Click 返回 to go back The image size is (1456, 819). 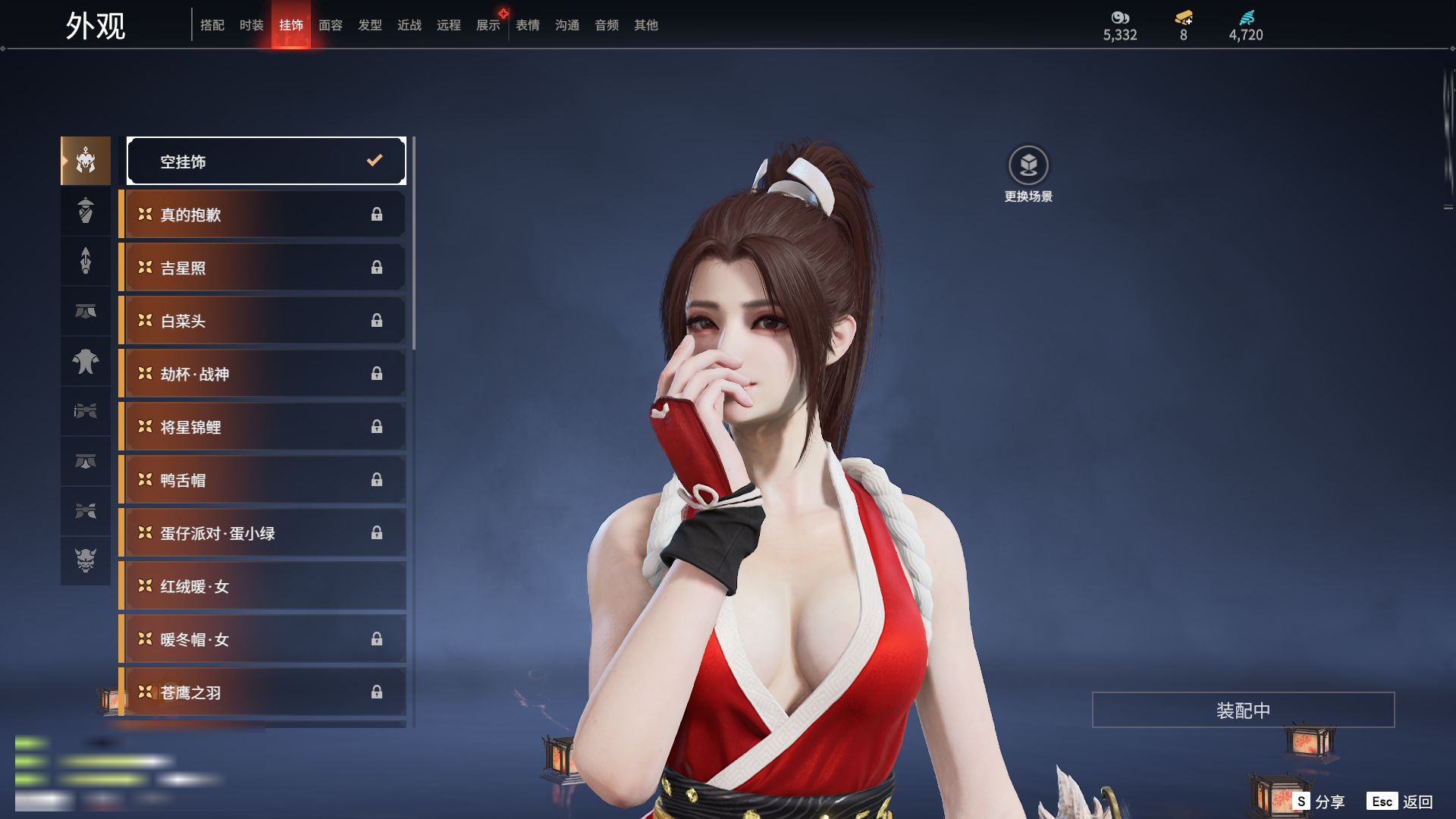pyautogui.click(x=1400, y=802)
